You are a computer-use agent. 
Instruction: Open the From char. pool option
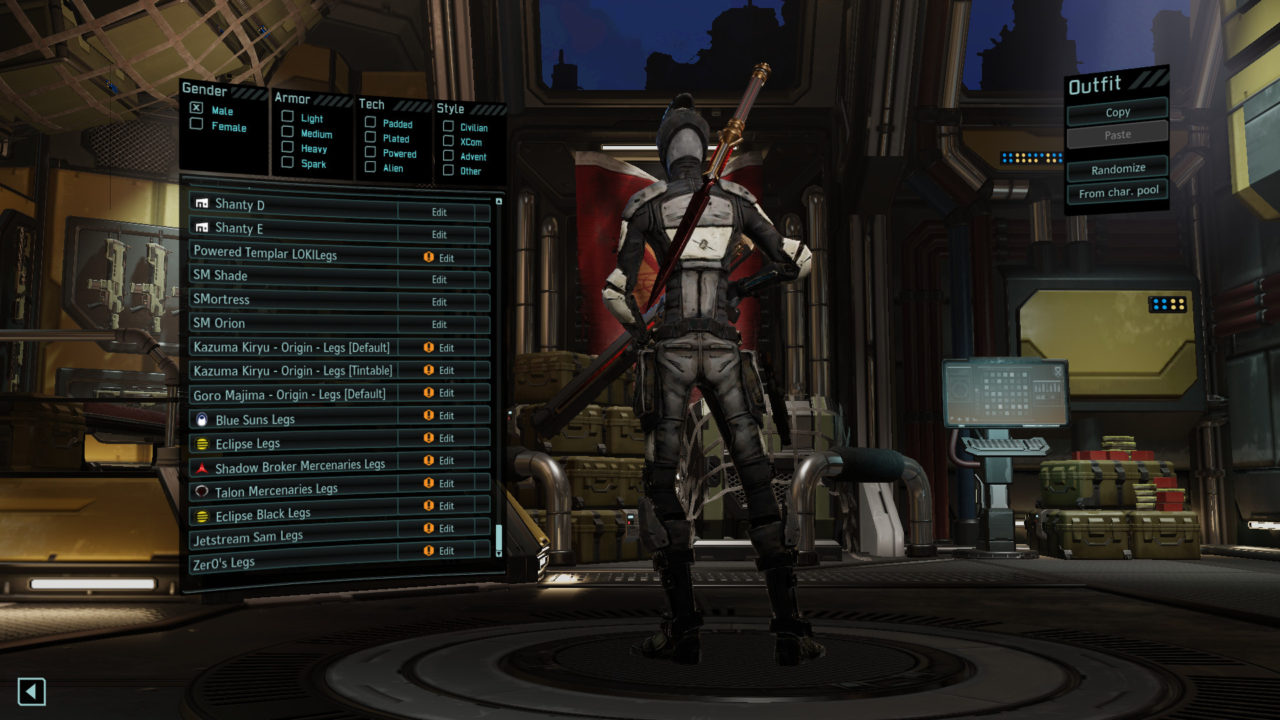tap(1117, 193)
